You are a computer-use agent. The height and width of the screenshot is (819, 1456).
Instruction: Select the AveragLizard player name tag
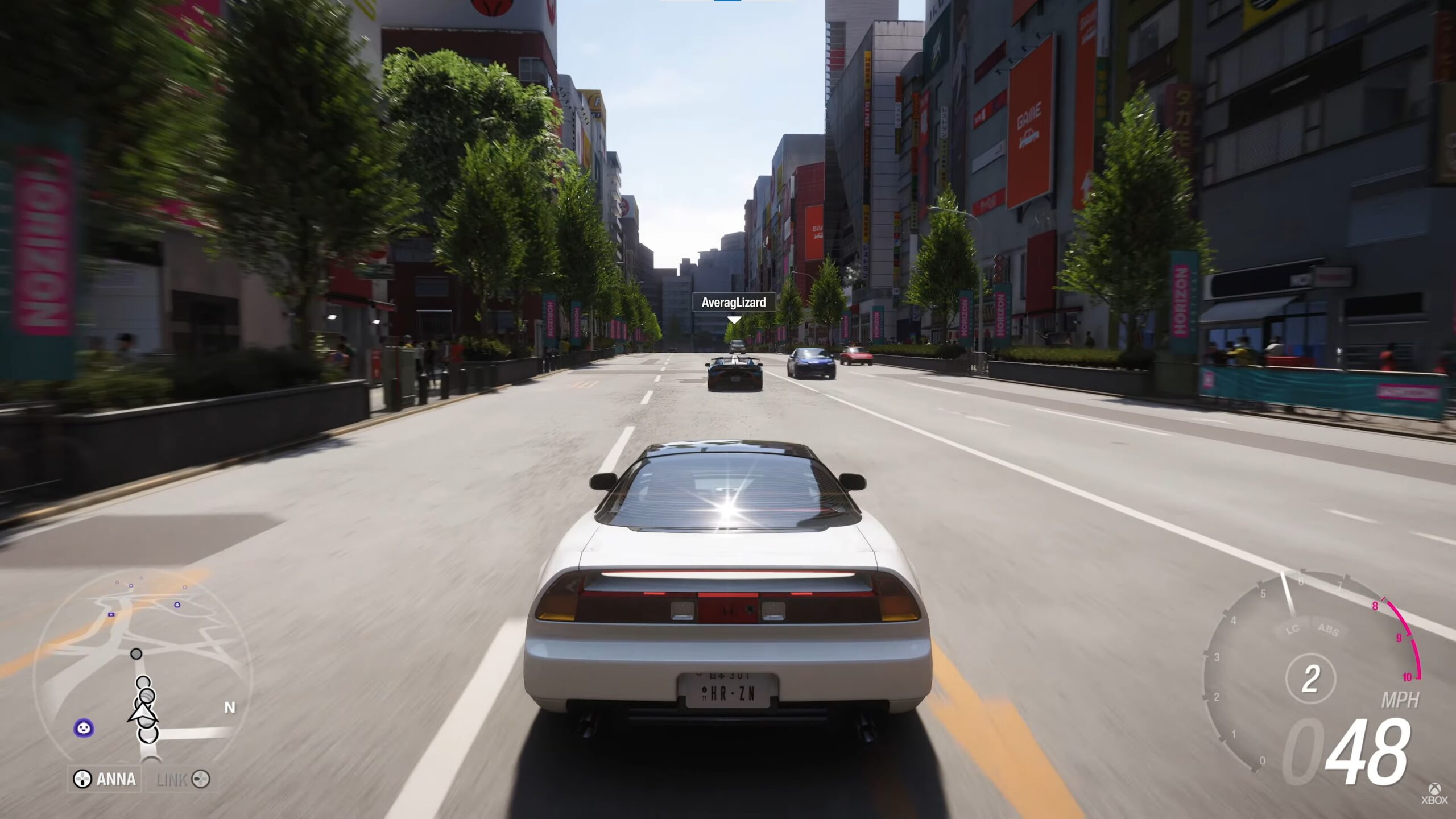[x=733, y=303]
